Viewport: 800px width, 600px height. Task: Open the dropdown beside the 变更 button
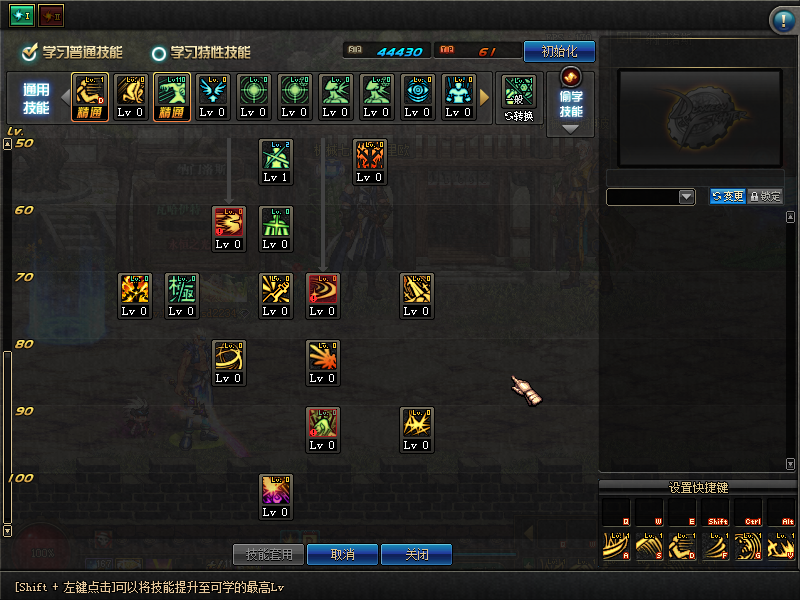click(x=686, y=197)
